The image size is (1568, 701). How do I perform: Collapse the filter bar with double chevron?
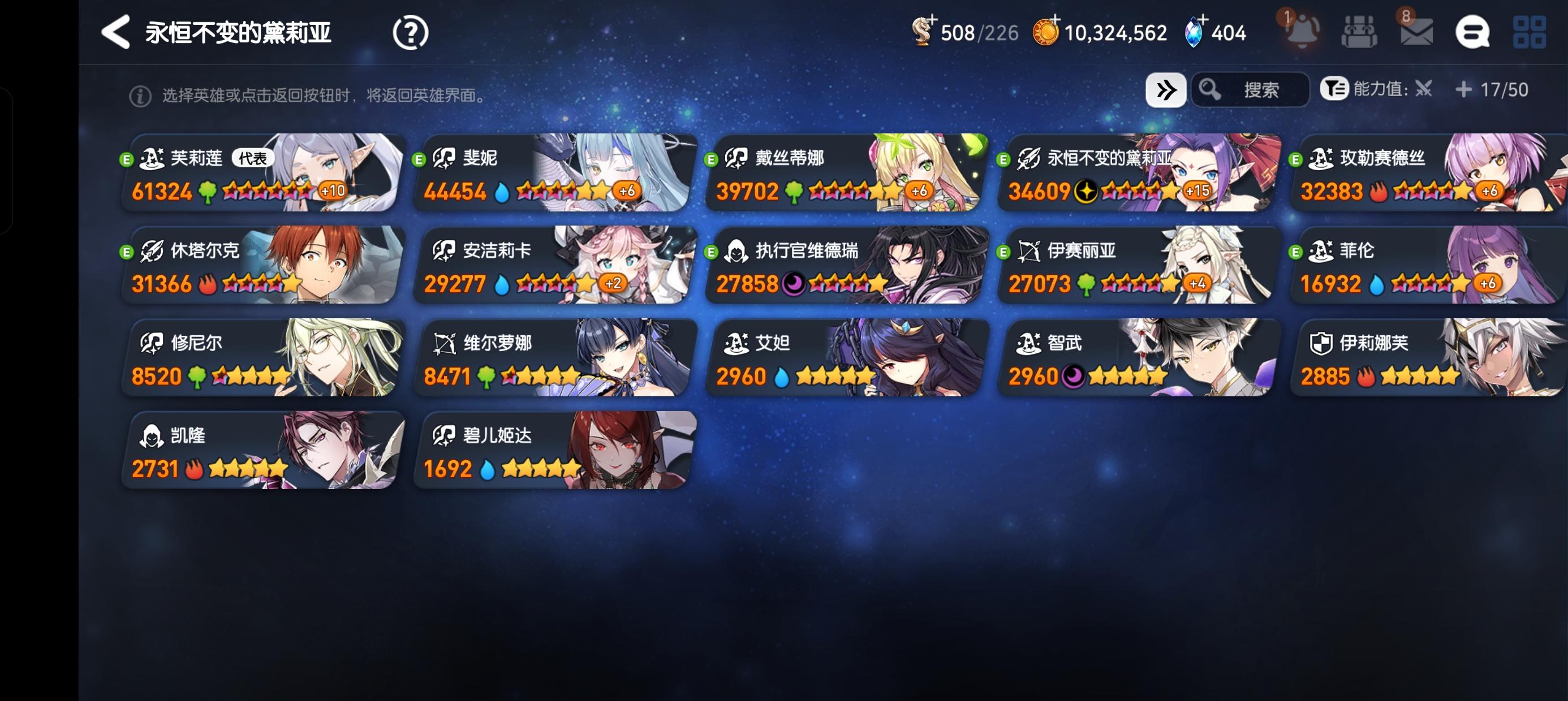1165,89
